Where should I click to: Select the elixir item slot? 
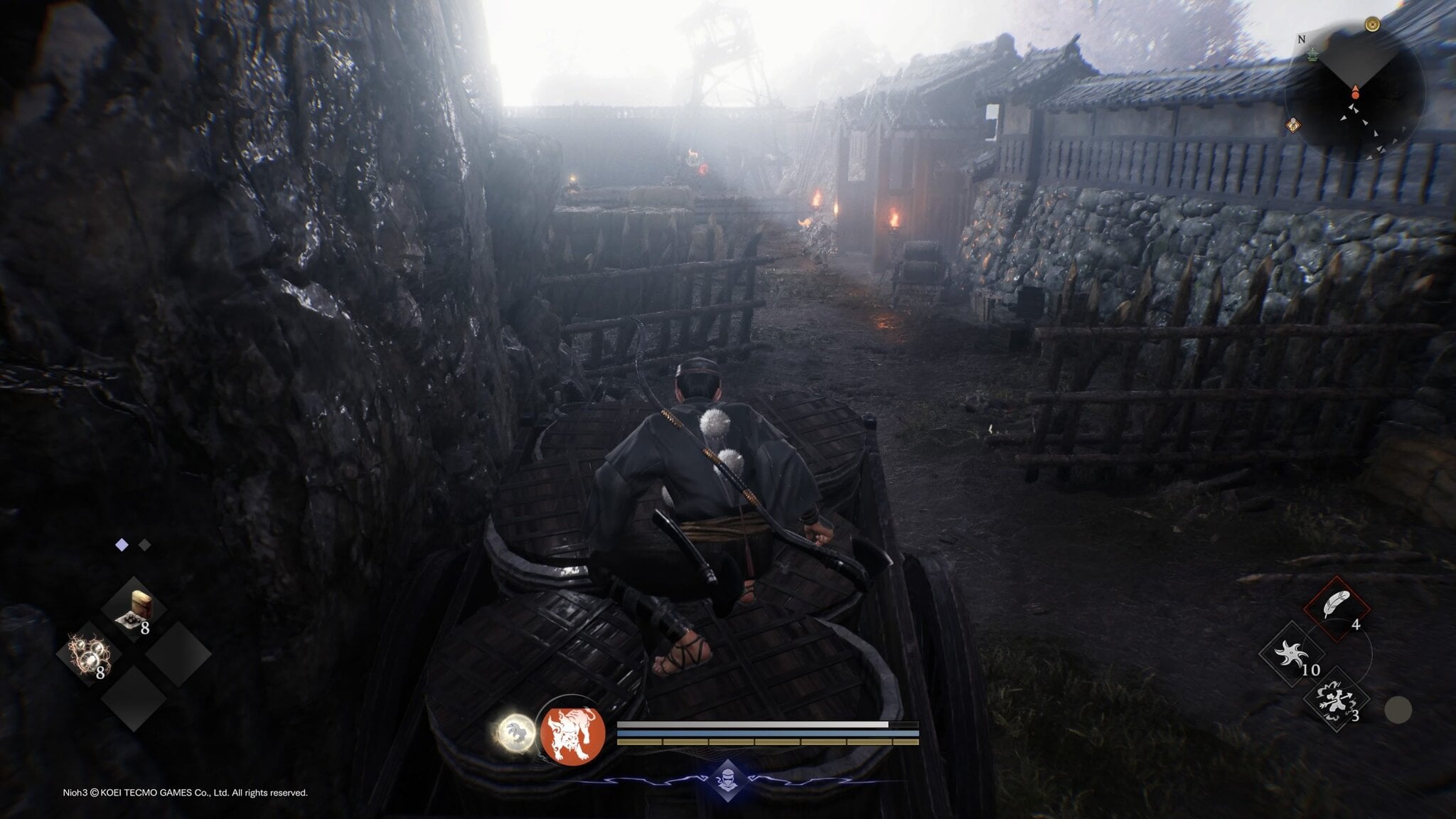point(134,610)
